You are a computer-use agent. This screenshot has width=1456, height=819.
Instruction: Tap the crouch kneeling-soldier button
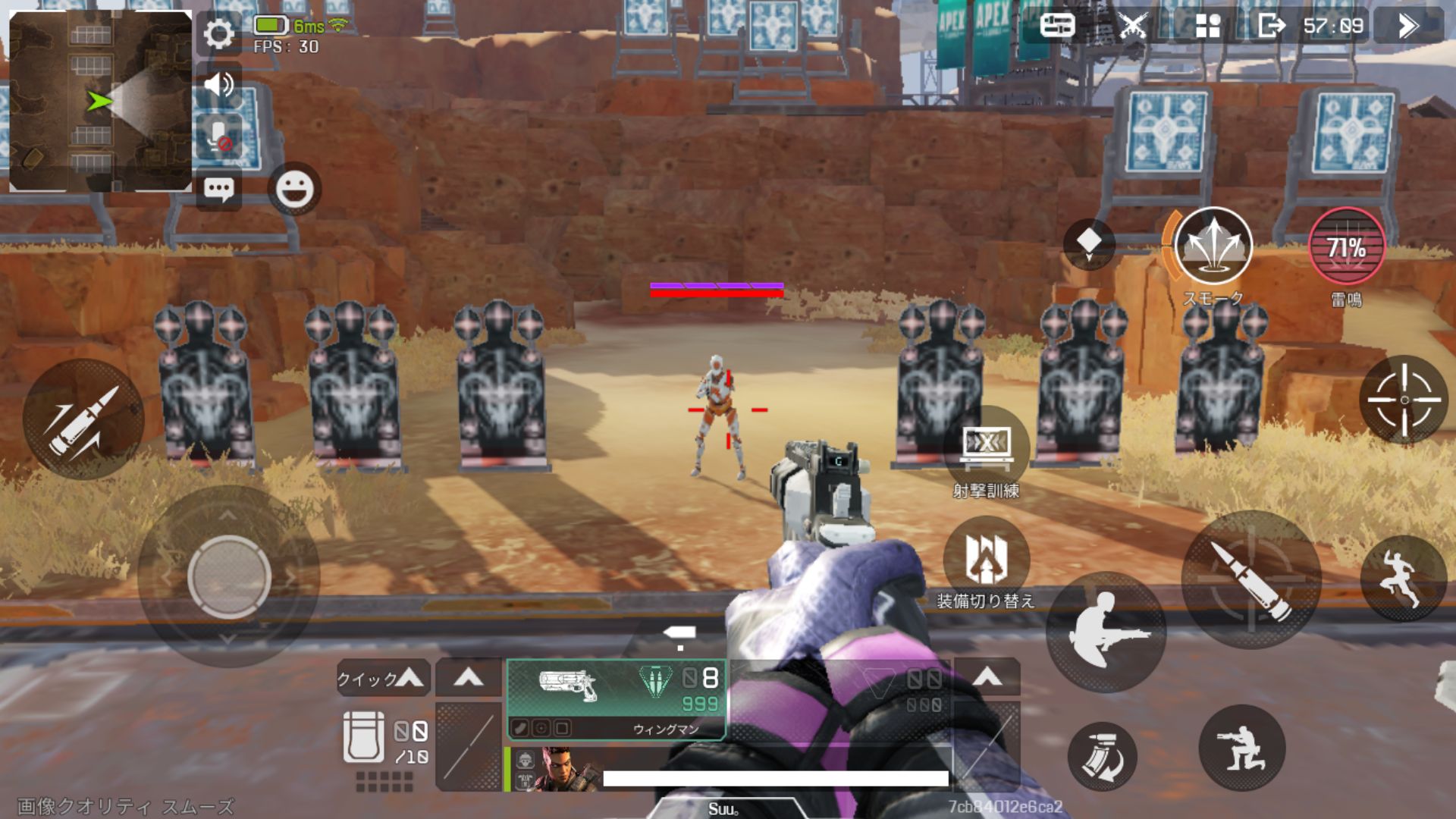click(1241, 748)
